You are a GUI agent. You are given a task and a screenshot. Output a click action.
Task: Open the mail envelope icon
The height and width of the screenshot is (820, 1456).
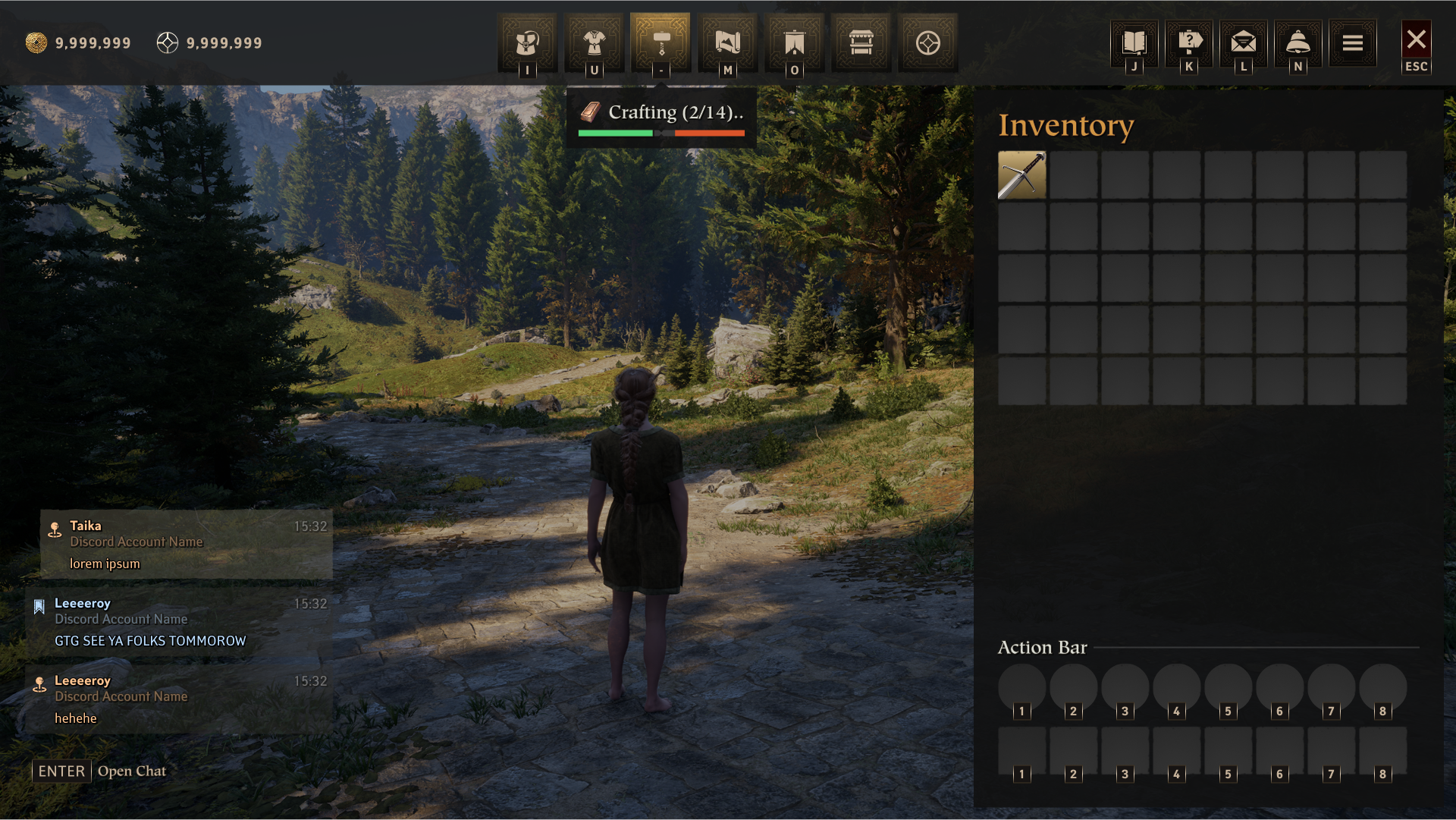coord(1244,42)
